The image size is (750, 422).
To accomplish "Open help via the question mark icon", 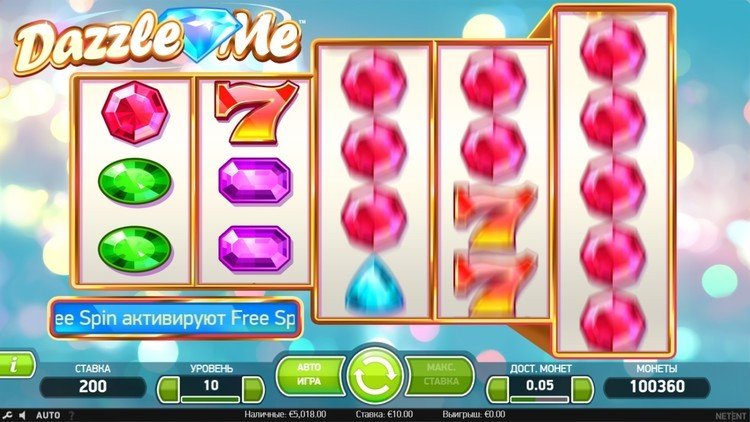I will (73, 414).
